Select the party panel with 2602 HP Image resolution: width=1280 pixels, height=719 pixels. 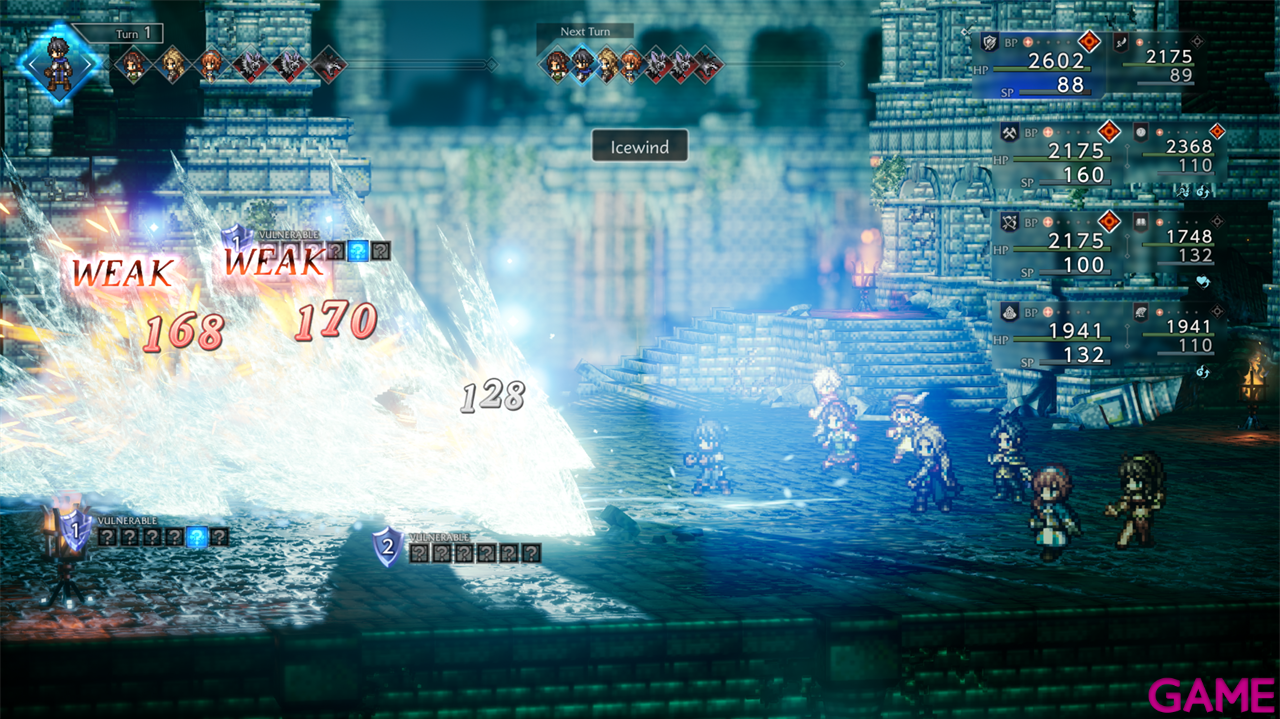(1040, 64)
